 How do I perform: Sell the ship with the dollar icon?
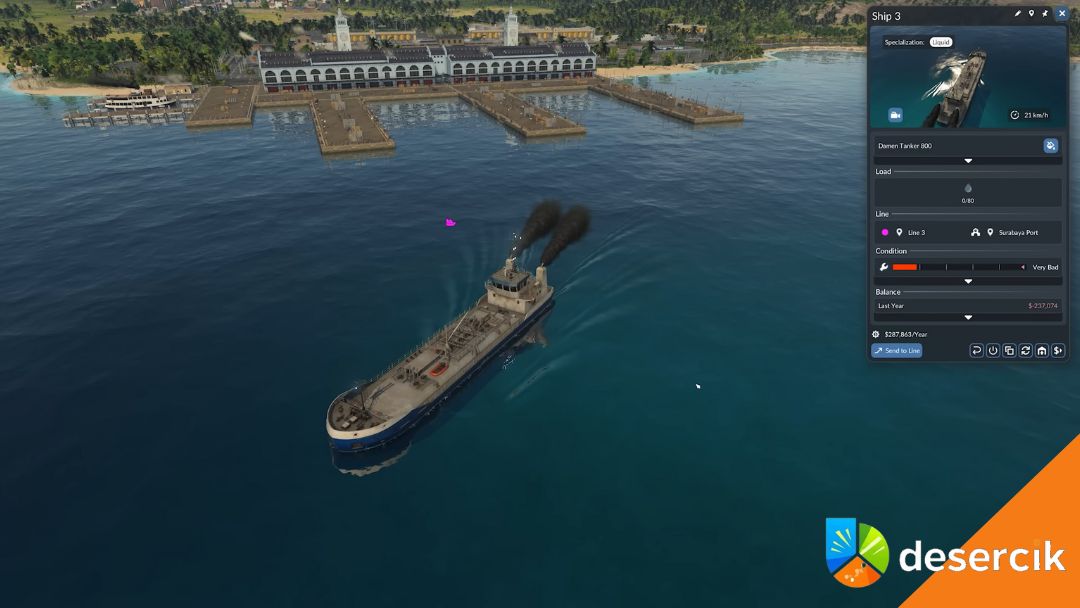click(x=1058, y=350)
